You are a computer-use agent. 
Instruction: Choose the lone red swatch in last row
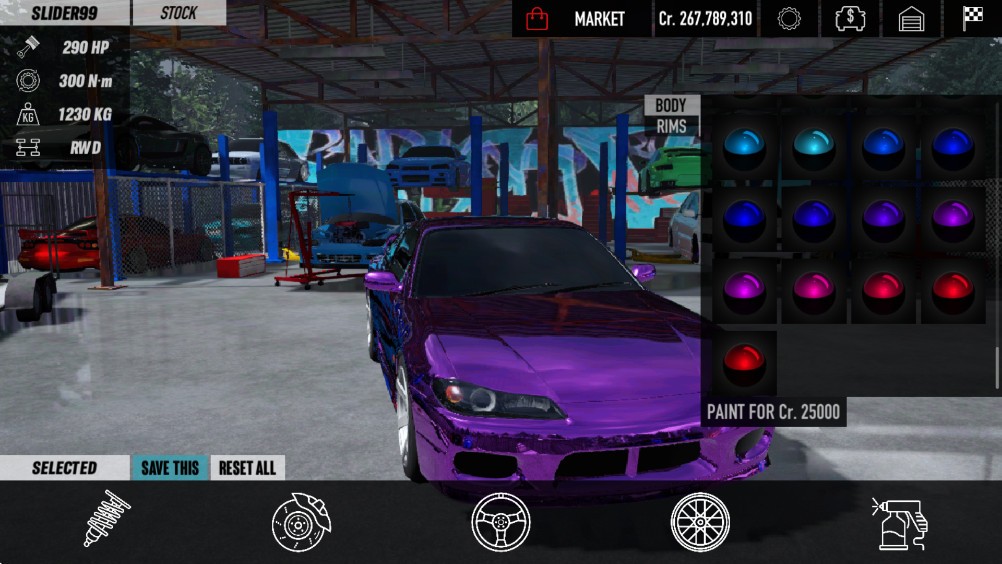pos(744,362)
